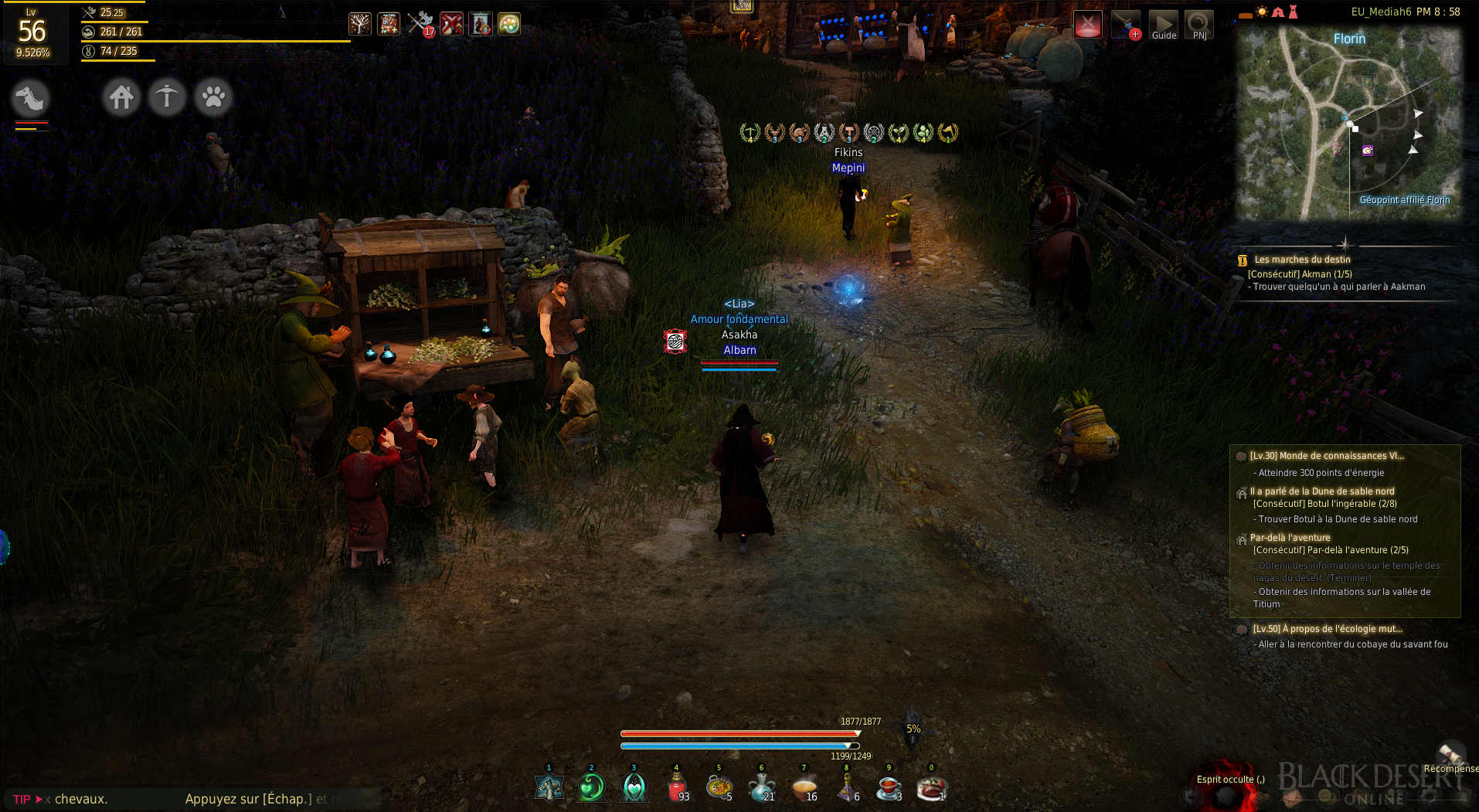Select the horse mount icon
Image resolution: width=1479 pixels, height=812 pixels.
pyautogui.click(x=31, y=99)
